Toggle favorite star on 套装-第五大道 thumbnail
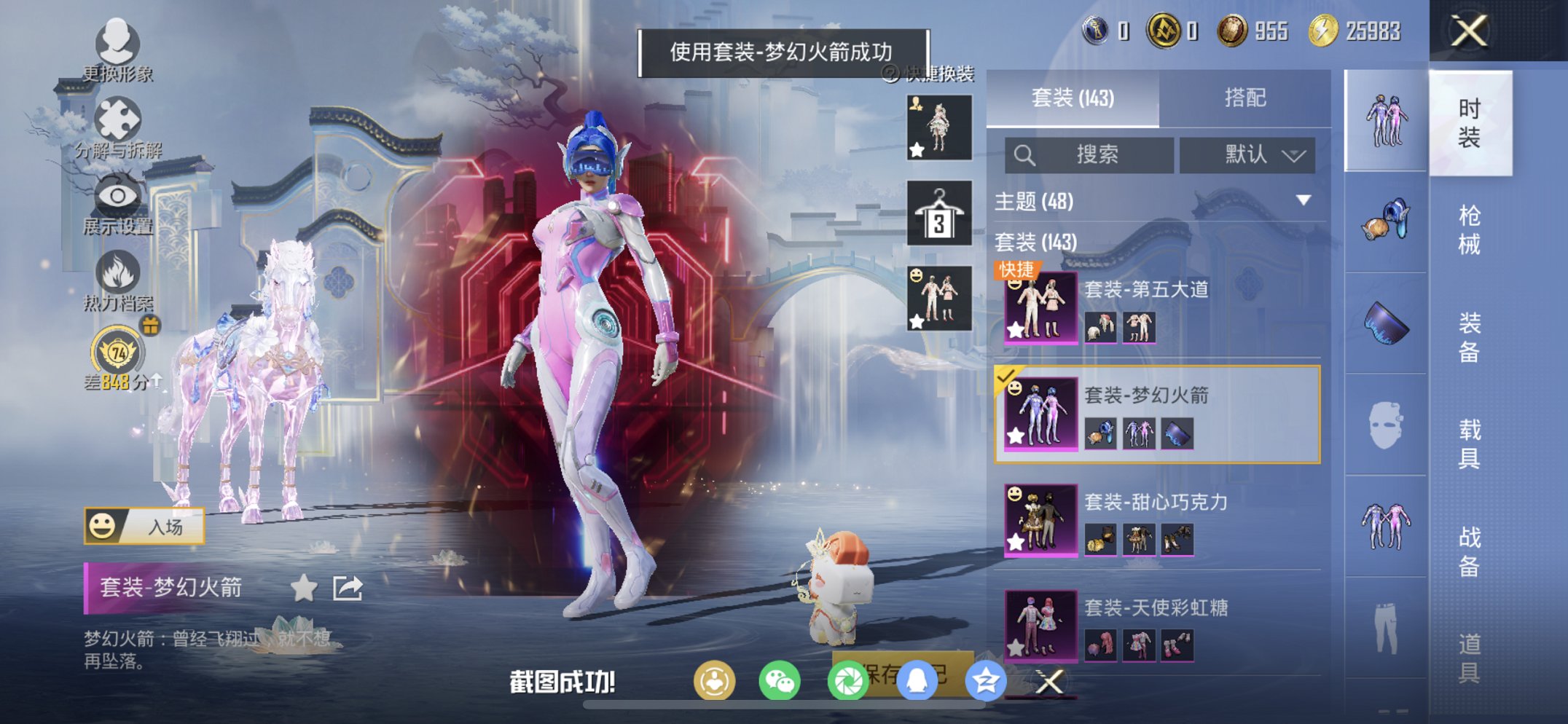This screenshot has height=724, width=1568. [1015, 331]
